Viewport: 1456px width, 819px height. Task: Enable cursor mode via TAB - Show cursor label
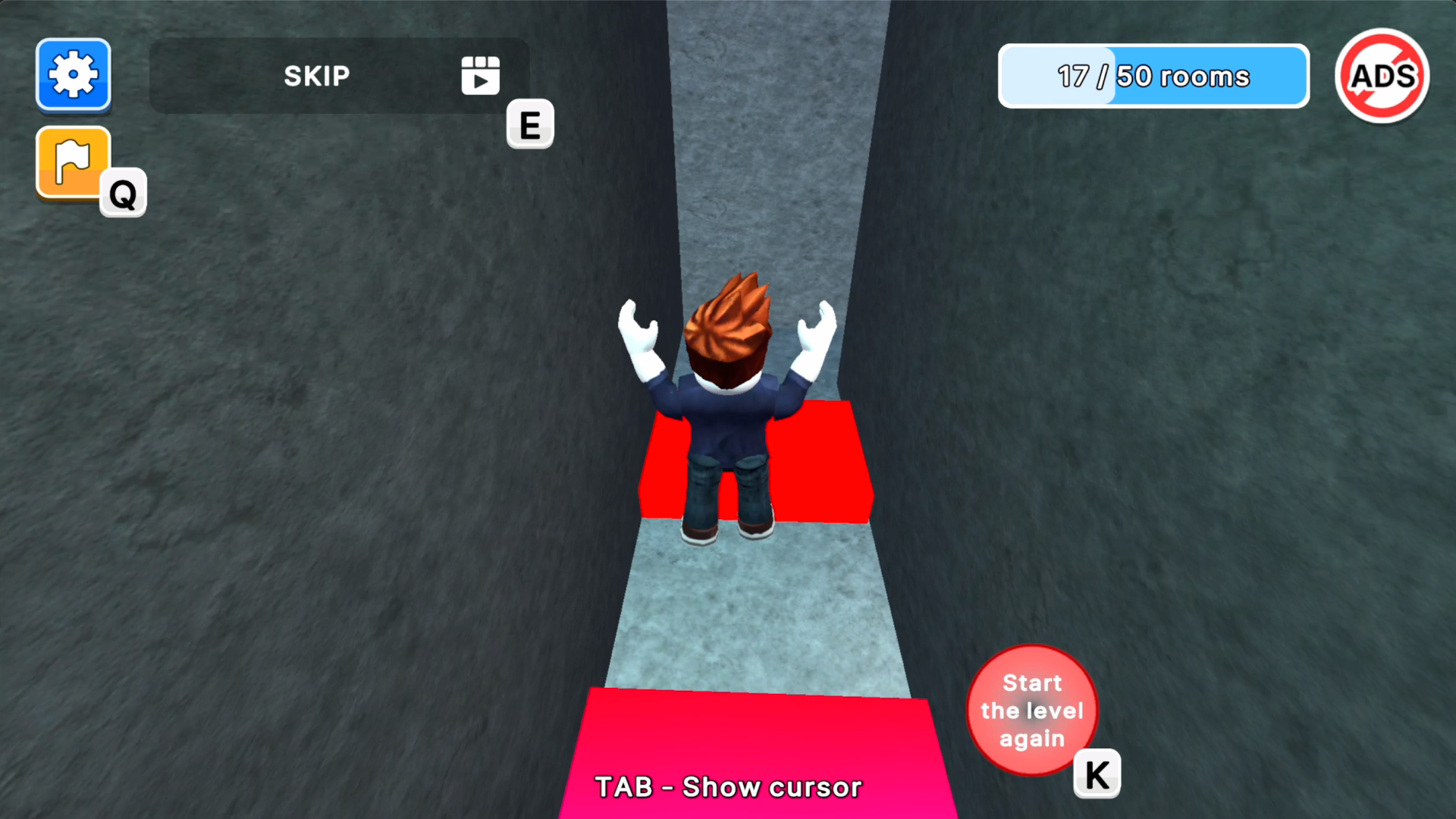(x=728, y=787)
